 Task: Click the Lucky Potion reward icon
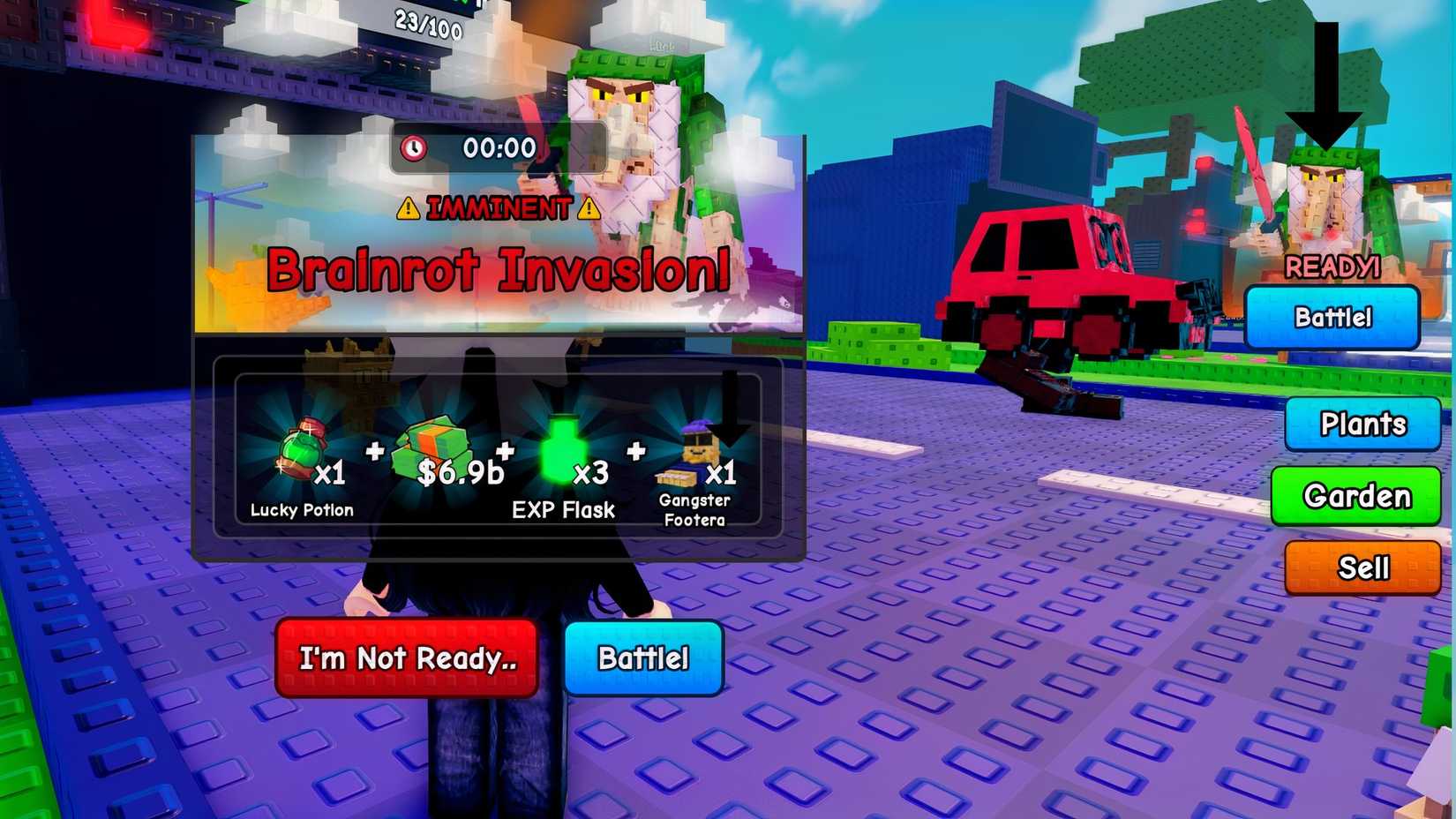pyautogui.click(x=300, y=450)
